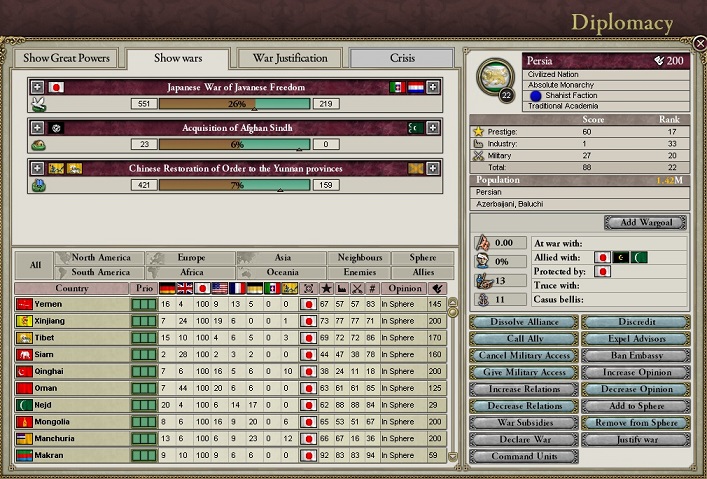Open the War Justification tab
This screenshot has width=707, height=479.
[289, 58]
